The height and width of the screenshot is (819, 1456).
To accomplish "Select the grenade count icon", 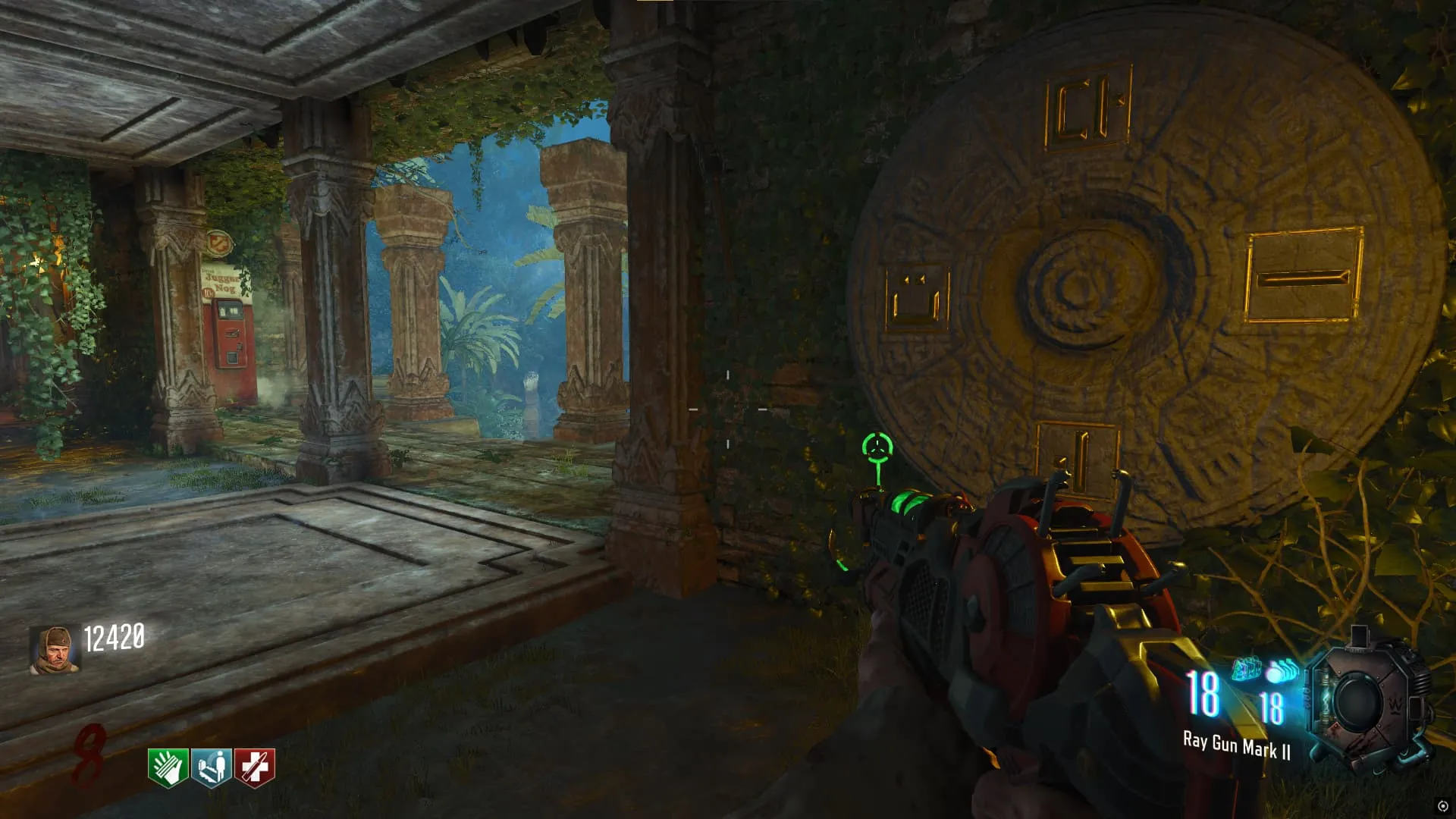I will click(1282, 671).
